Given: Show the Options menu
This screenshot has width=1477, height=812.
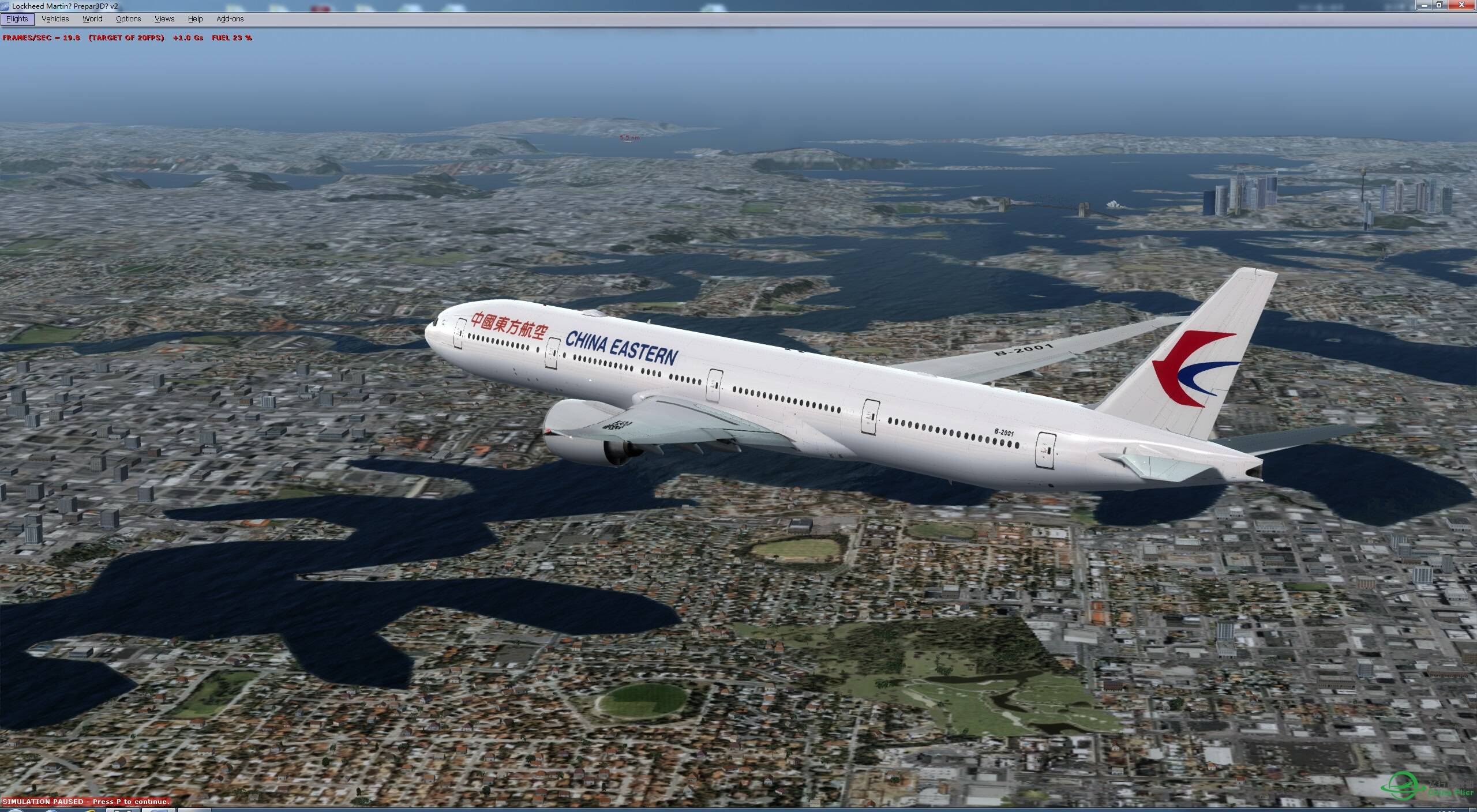Looking at the screenshot, I should pyautogui.click(x=128, y=19).
